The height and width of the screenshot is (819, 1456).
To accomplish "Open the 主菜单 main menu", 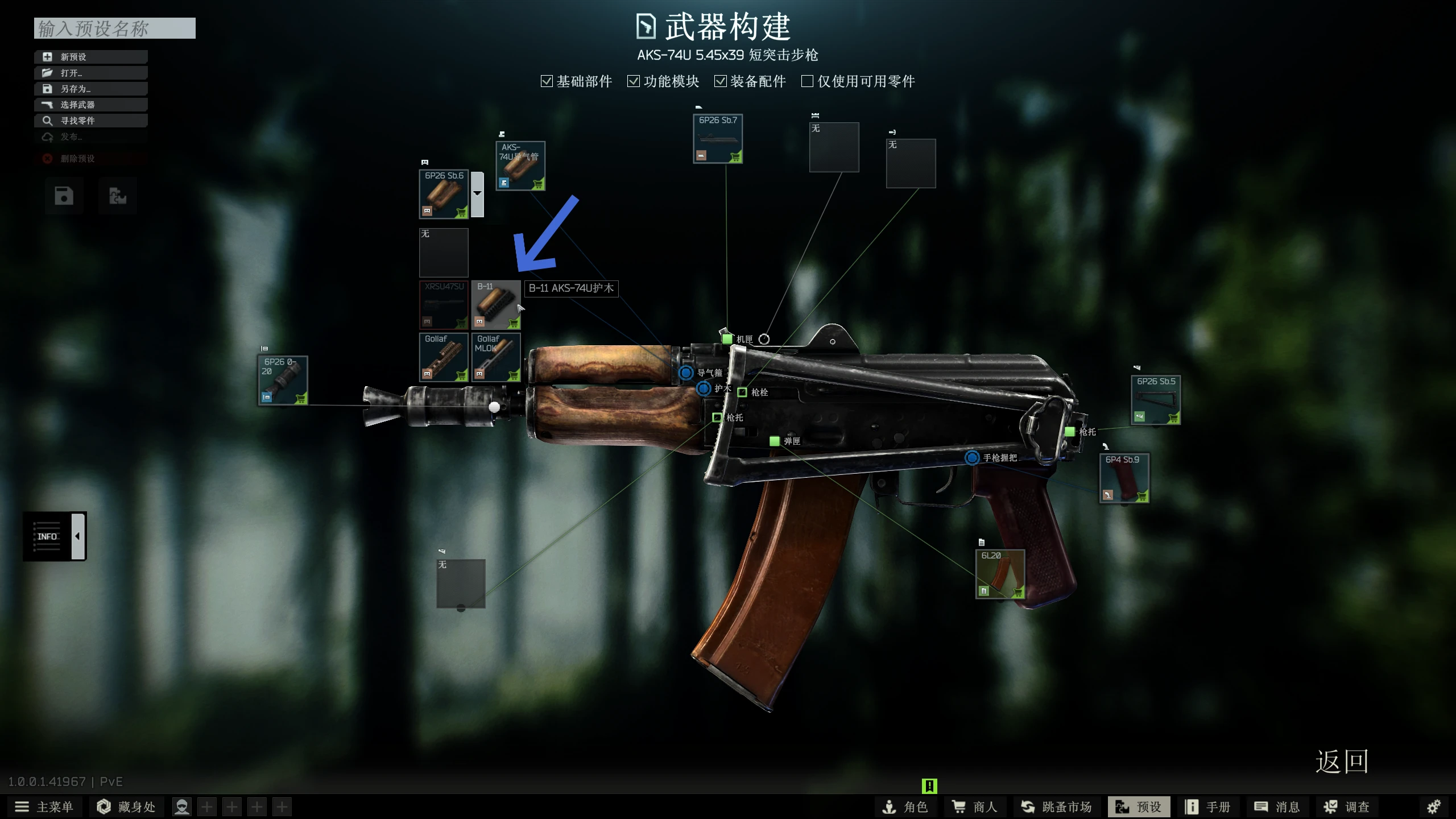I will coord(44,807).
